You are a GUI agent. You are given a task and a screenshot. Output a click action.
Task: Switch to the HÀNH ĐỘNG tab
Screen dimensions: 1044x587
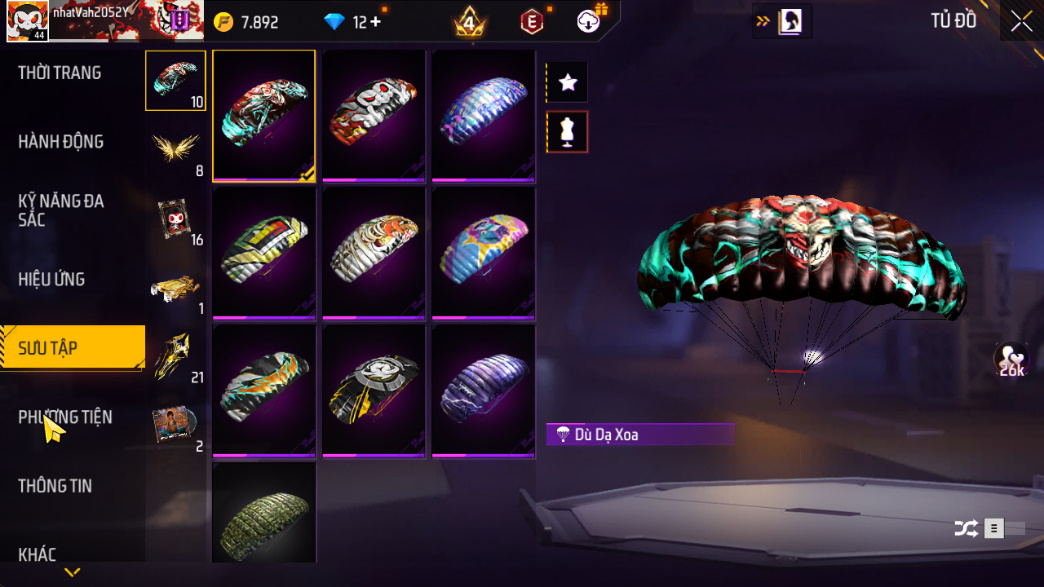(61, 142)
